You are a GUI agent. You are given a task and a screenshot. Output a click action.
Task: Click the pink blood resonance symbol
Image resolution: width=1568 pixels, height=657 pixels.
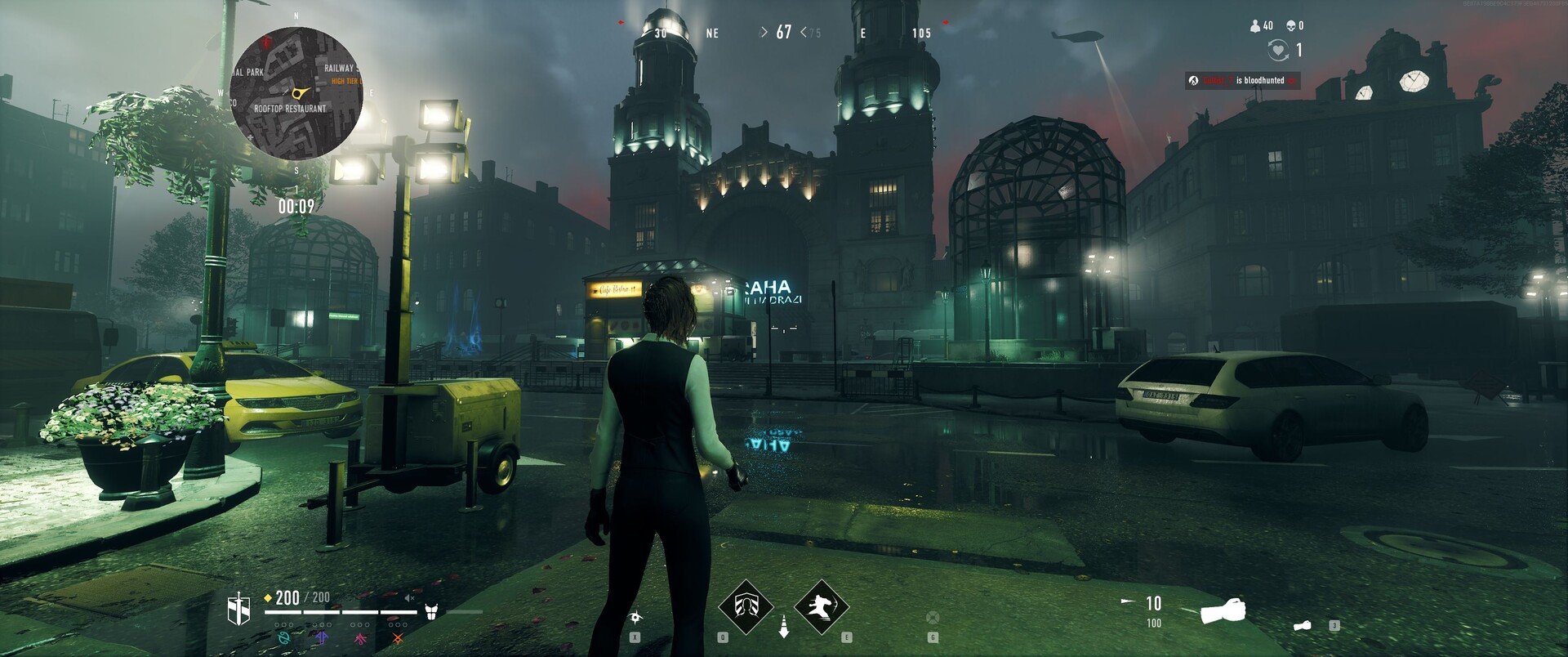click(359, 638)
